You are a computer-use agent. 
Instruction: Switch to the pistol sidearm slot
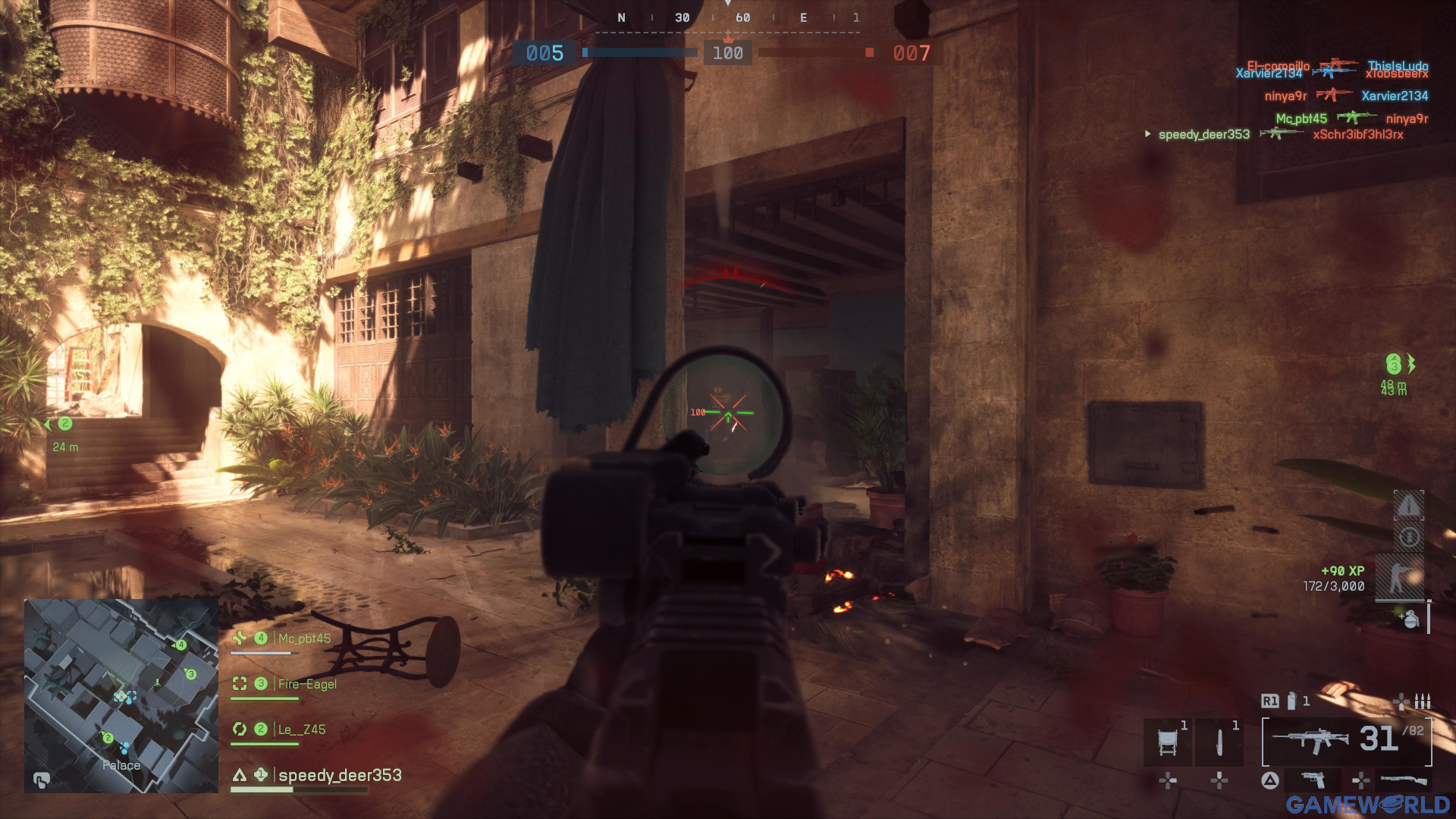(x=1313, y=780)
